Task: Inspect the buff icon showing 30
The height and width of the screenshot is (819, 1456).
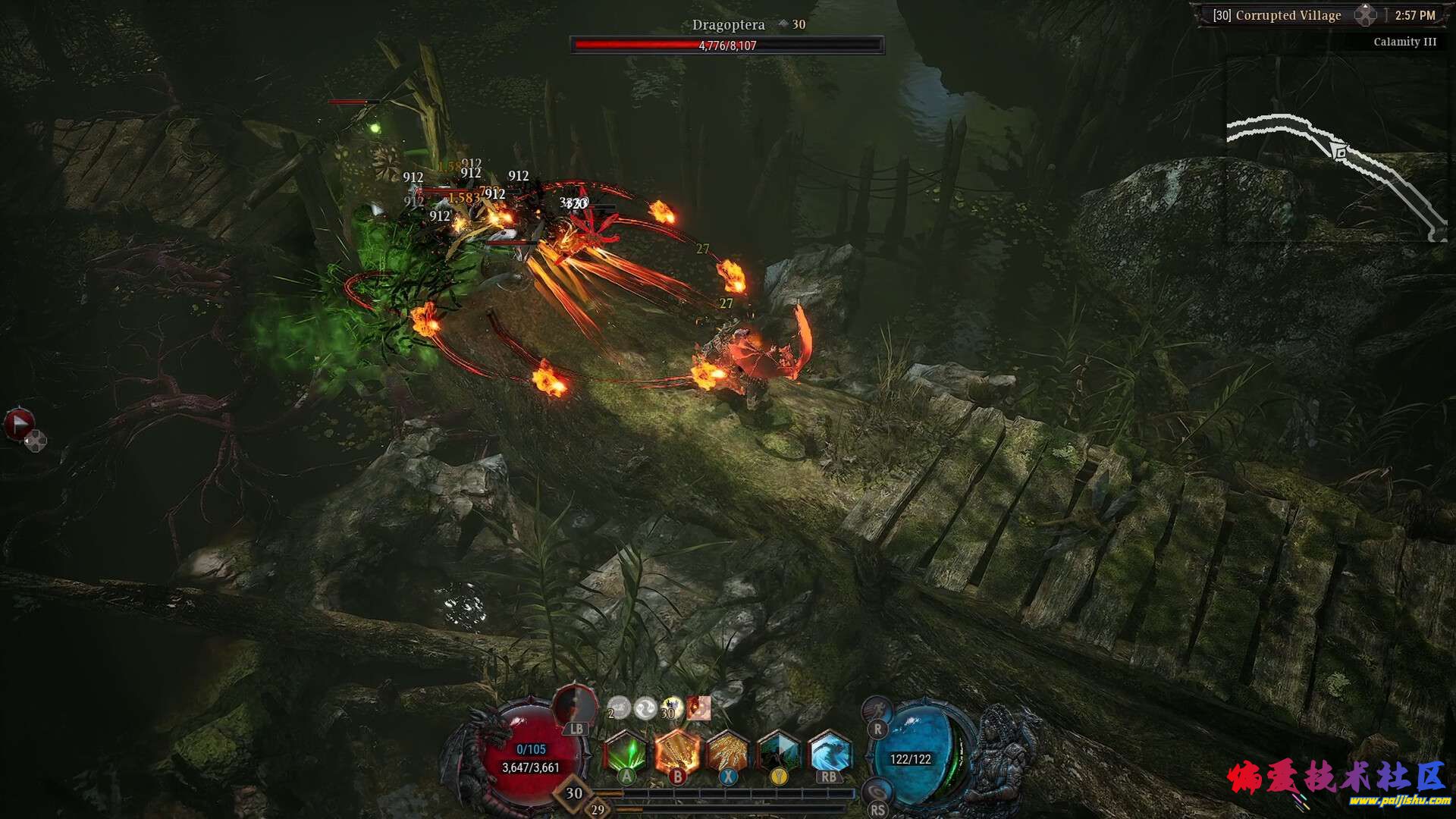Action: [x=672, y=708]
